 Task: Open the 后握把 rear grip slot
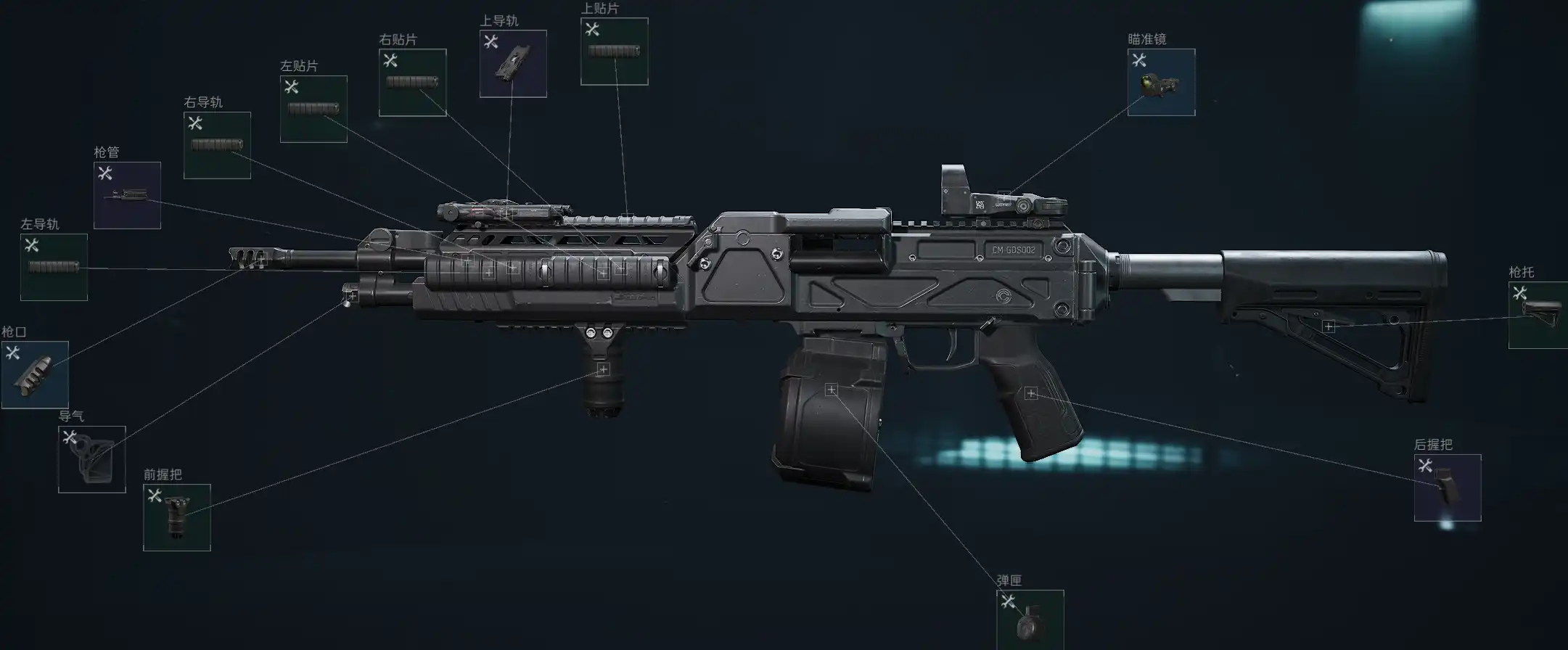(1447, 487)
